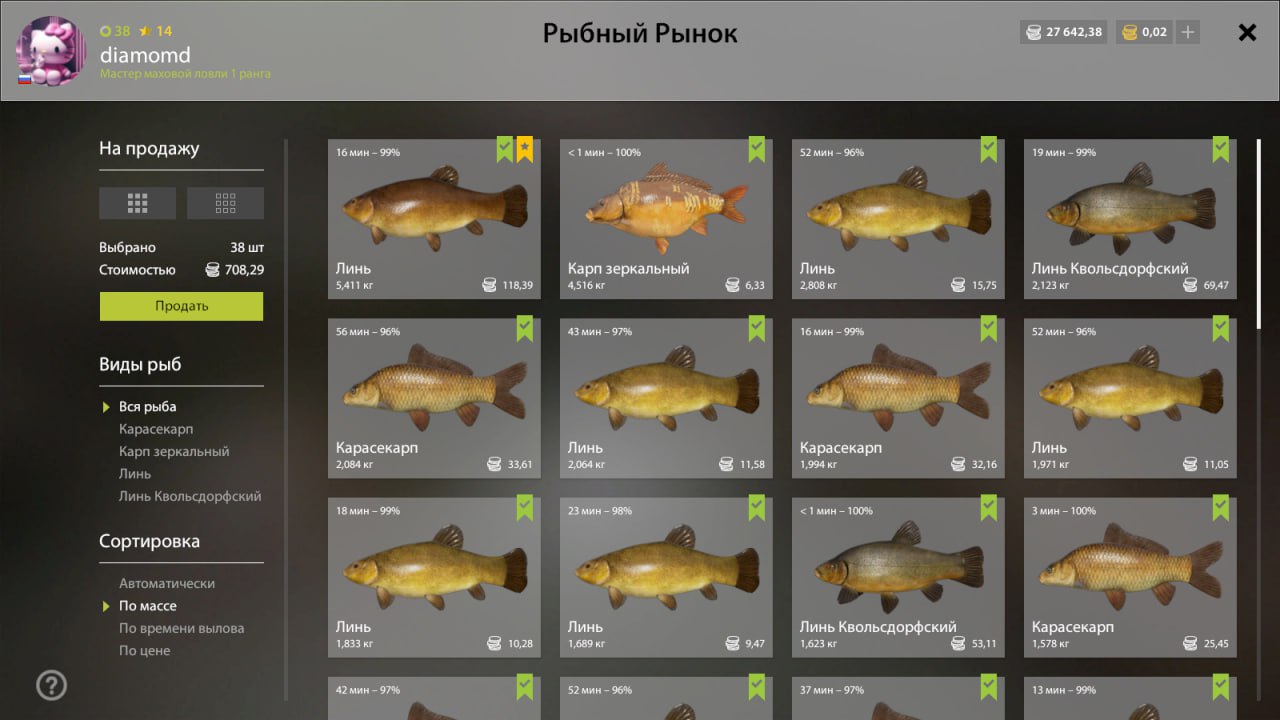Deselect all fish with outlined grid button
The image size is (1280, 720).
pyautogui.click(x=225, y=203)
